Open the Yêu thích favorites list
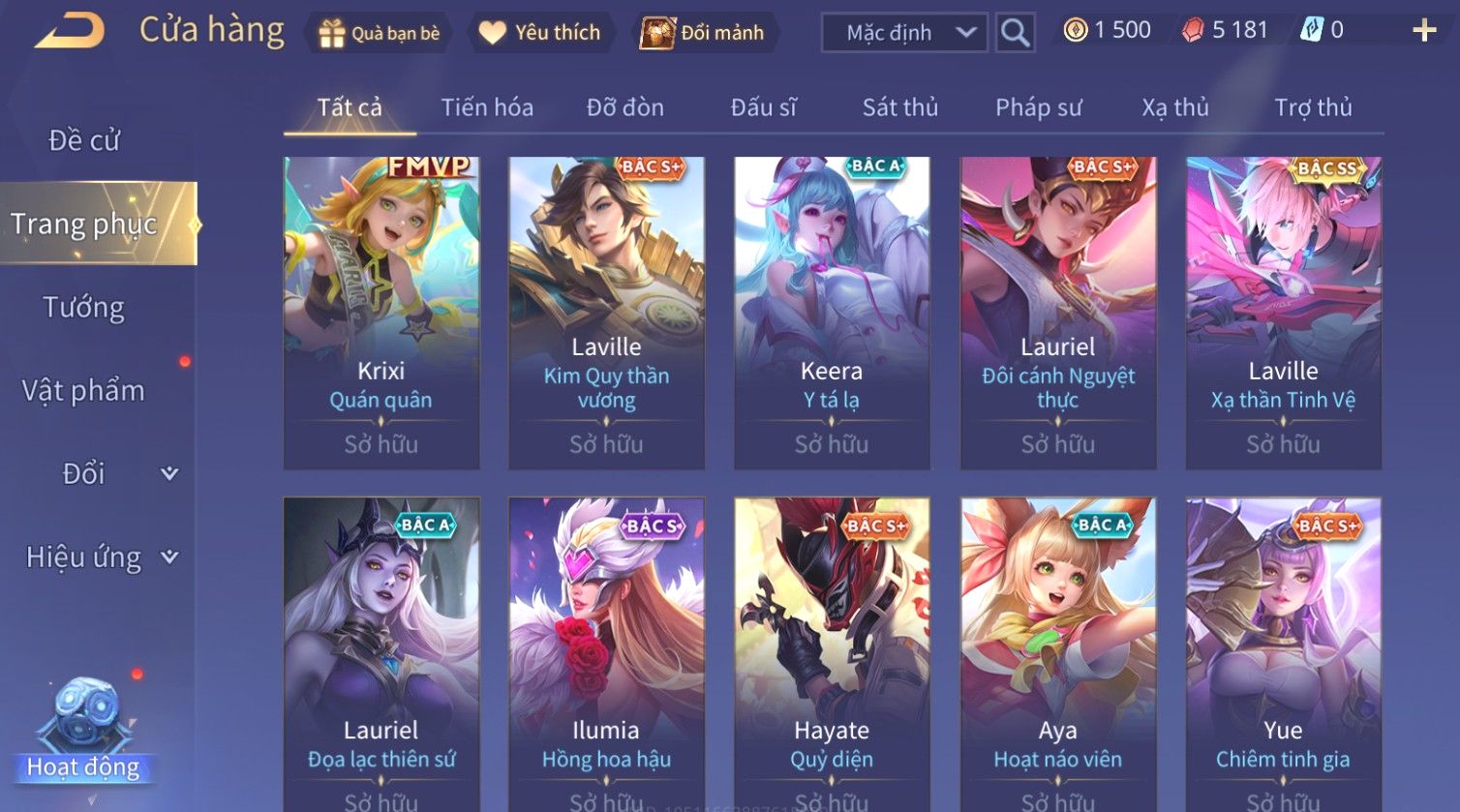Image resolution: width=1460 pixels, height=812 pixels. [x=539, y=33]
